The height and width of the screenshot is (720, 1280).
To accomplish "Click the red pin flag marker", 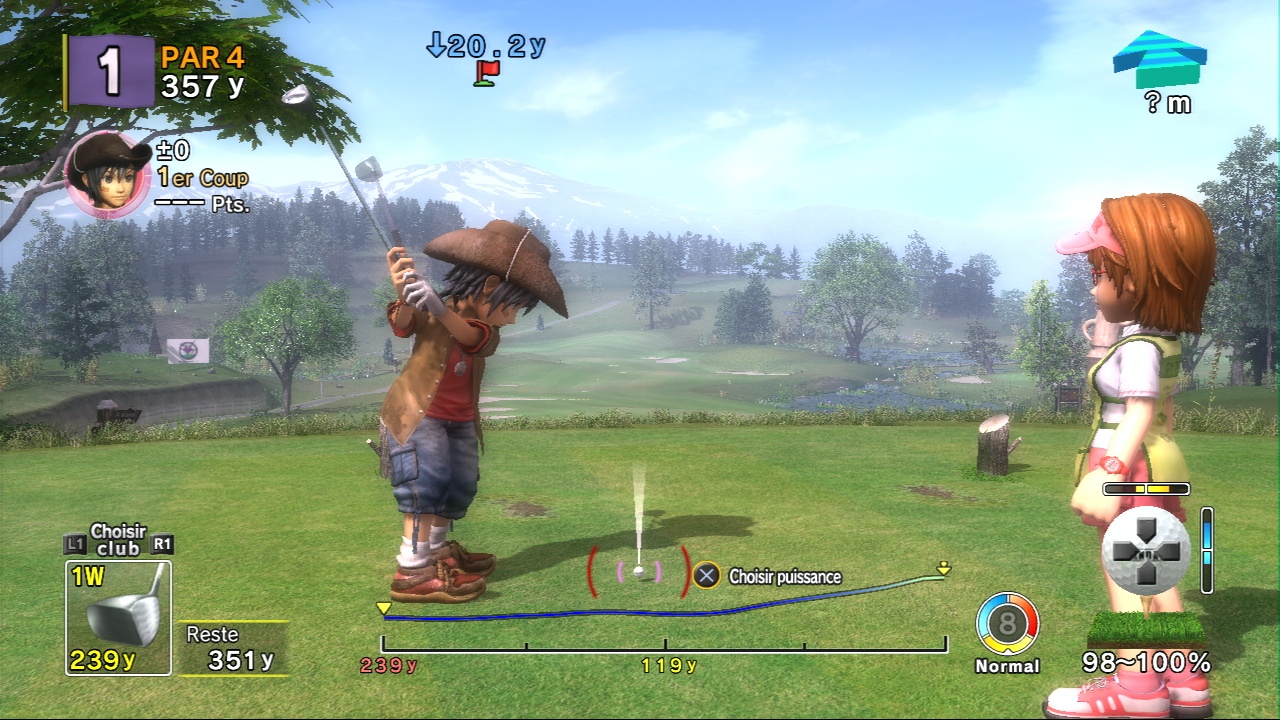I will (x=487, y=72).
